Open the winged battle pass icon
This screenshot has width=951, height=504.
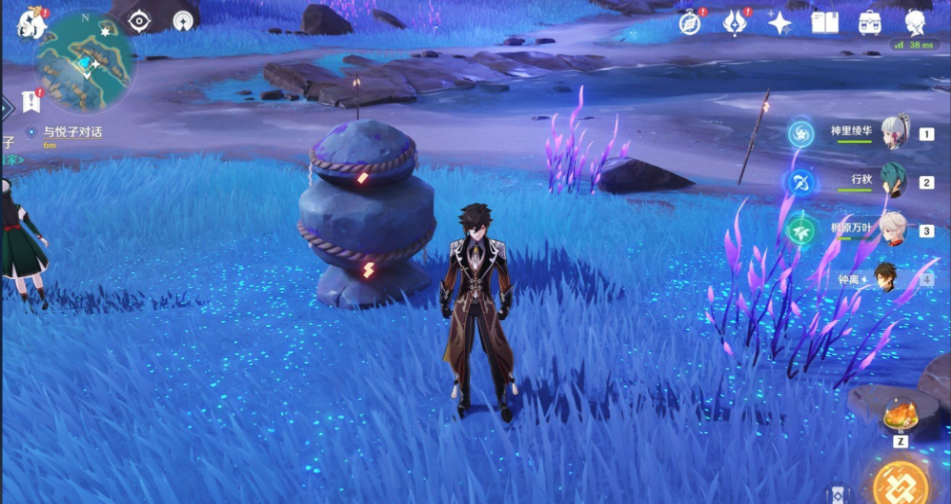click(x=736, y=22)
